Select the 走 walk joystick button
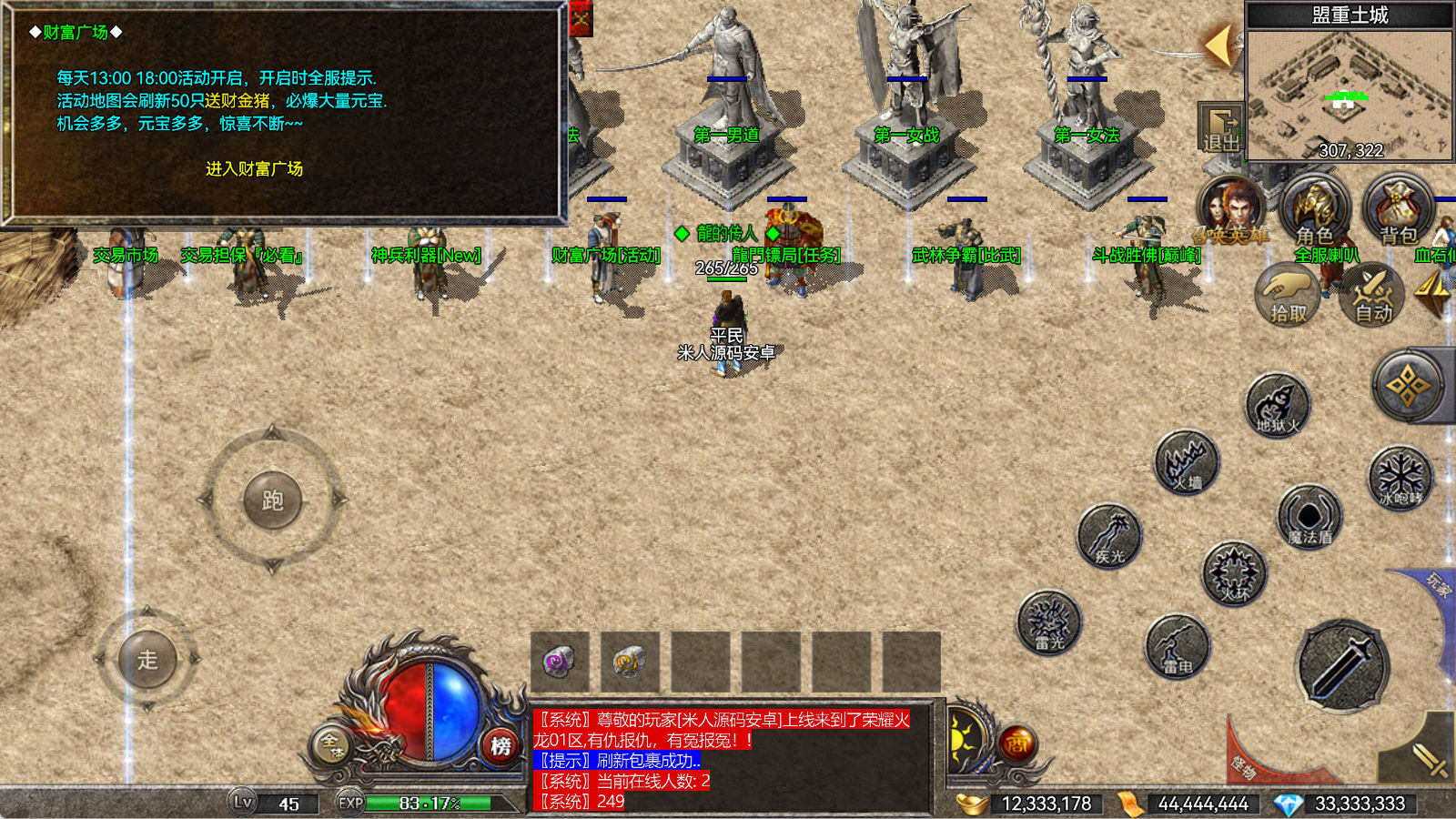 [147, 659]
